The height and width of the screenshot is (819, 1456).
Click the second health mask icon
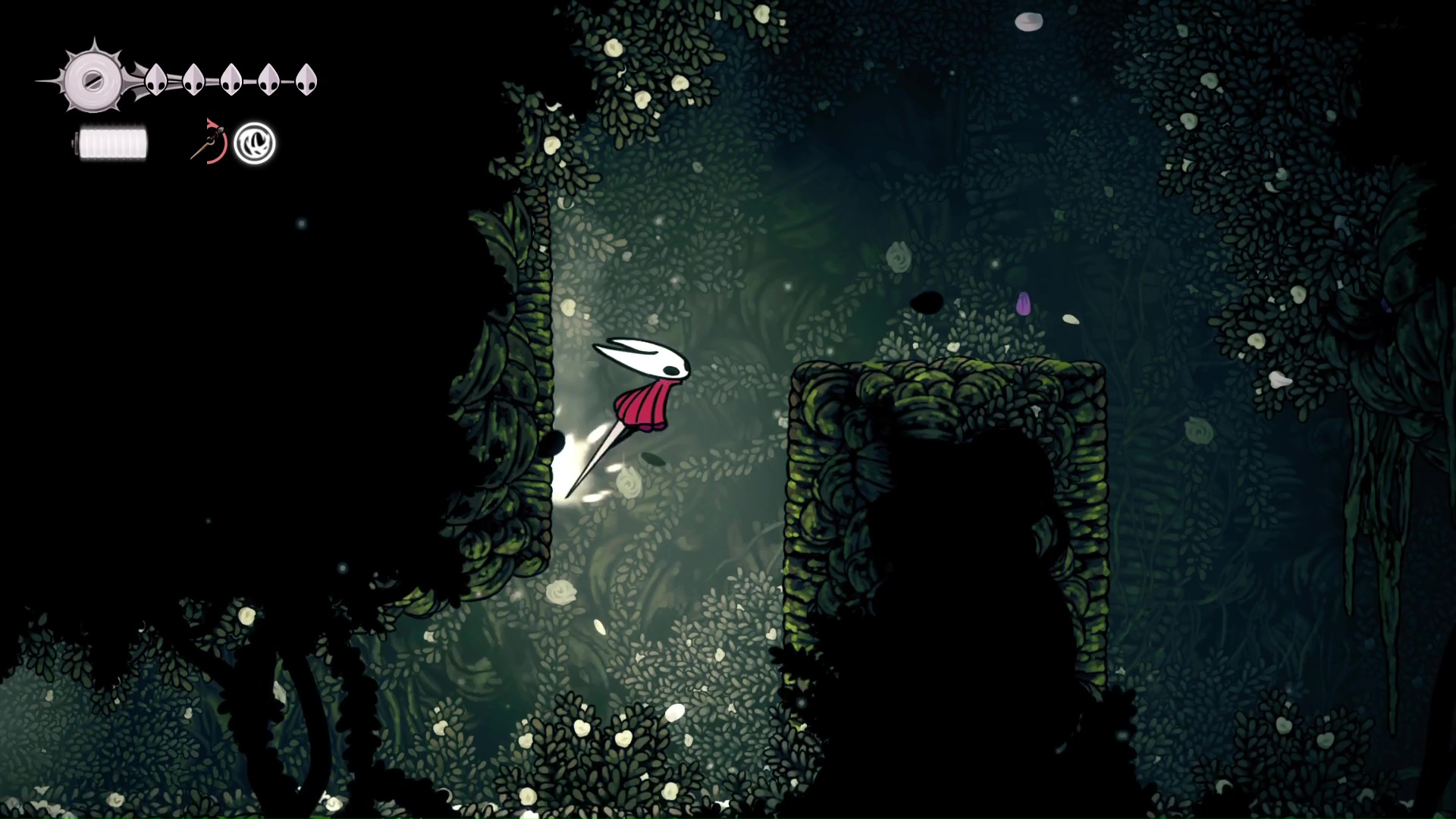(x=194, y=79)
